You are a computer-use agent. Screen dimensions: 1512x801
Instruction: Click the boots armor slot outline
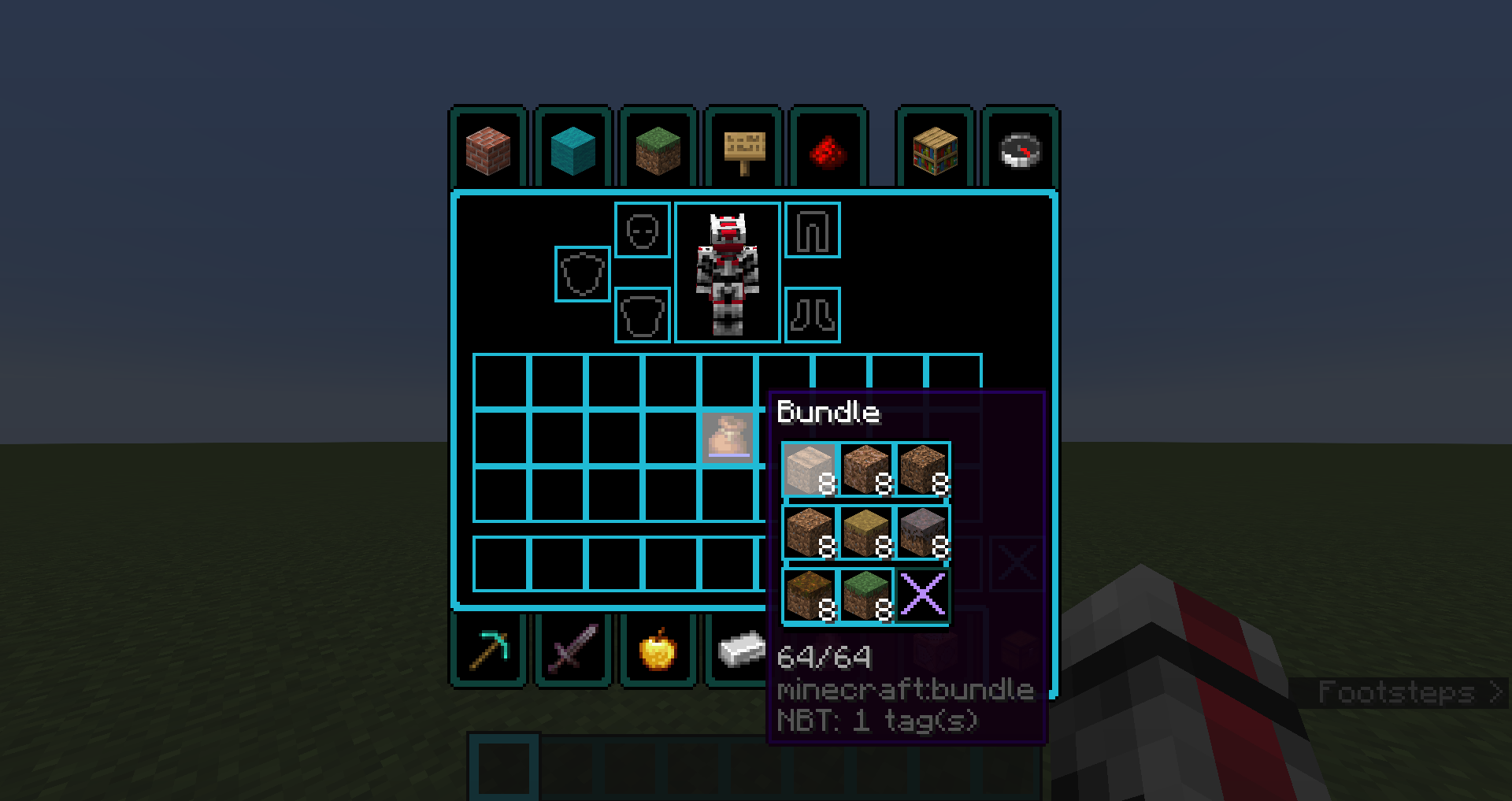(813, 313)
